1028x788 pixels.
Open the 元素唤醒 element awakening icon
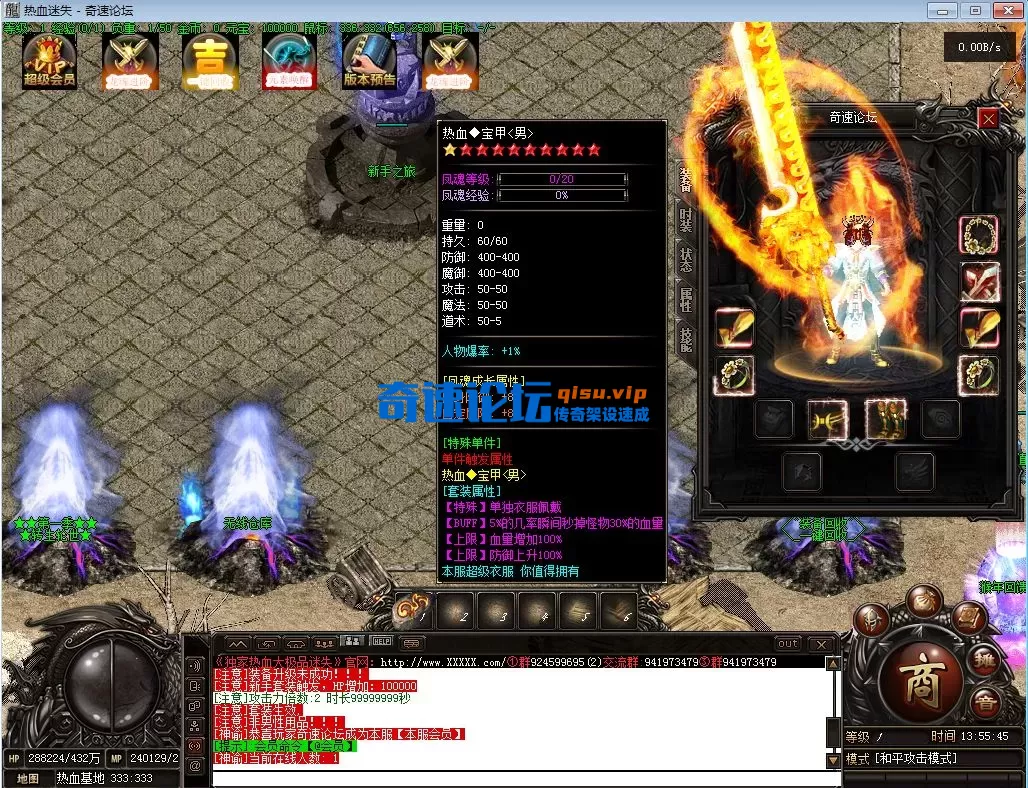[289, 61]
